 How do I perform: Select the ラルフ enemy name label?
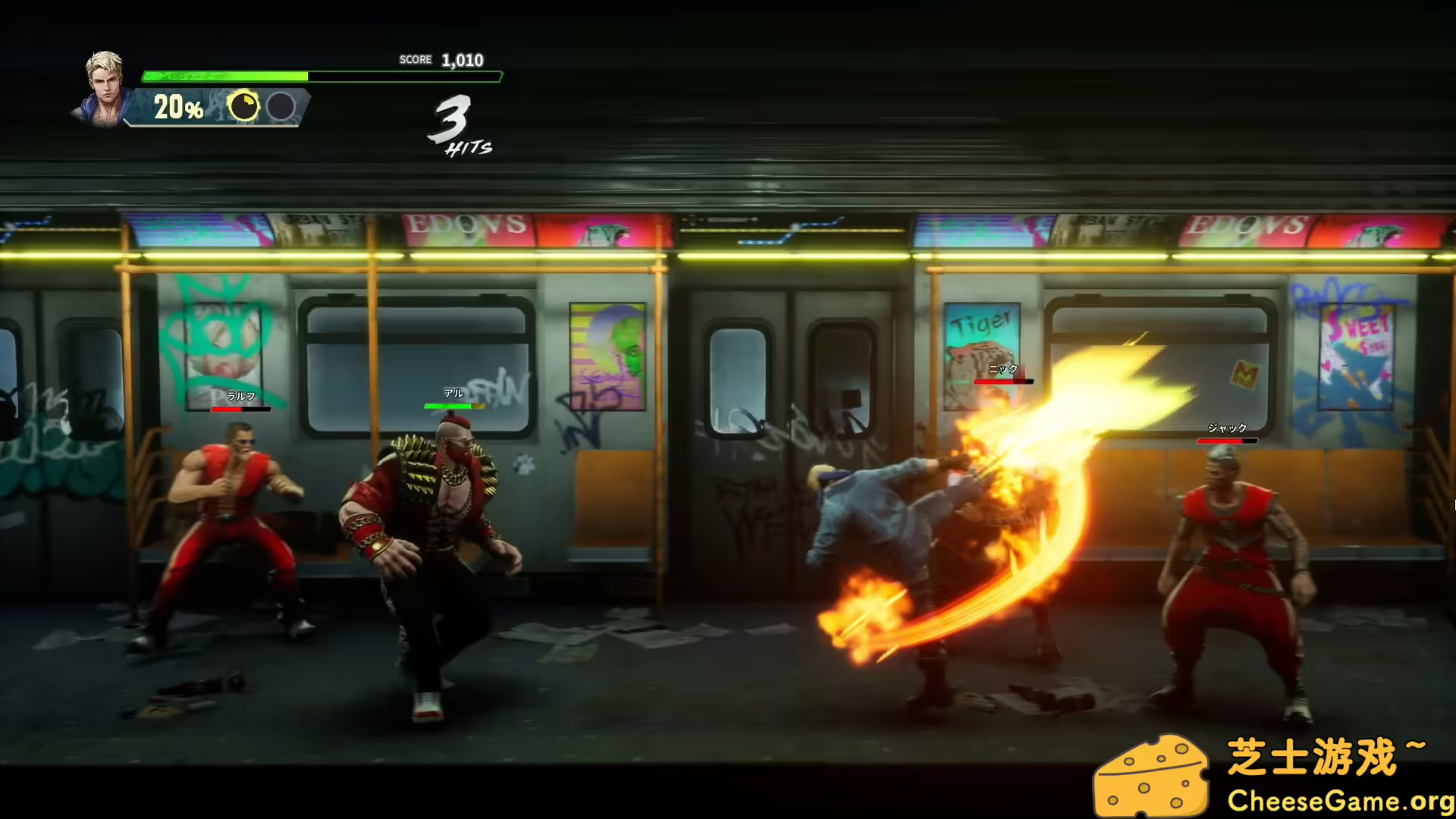[x=241, y=395]
